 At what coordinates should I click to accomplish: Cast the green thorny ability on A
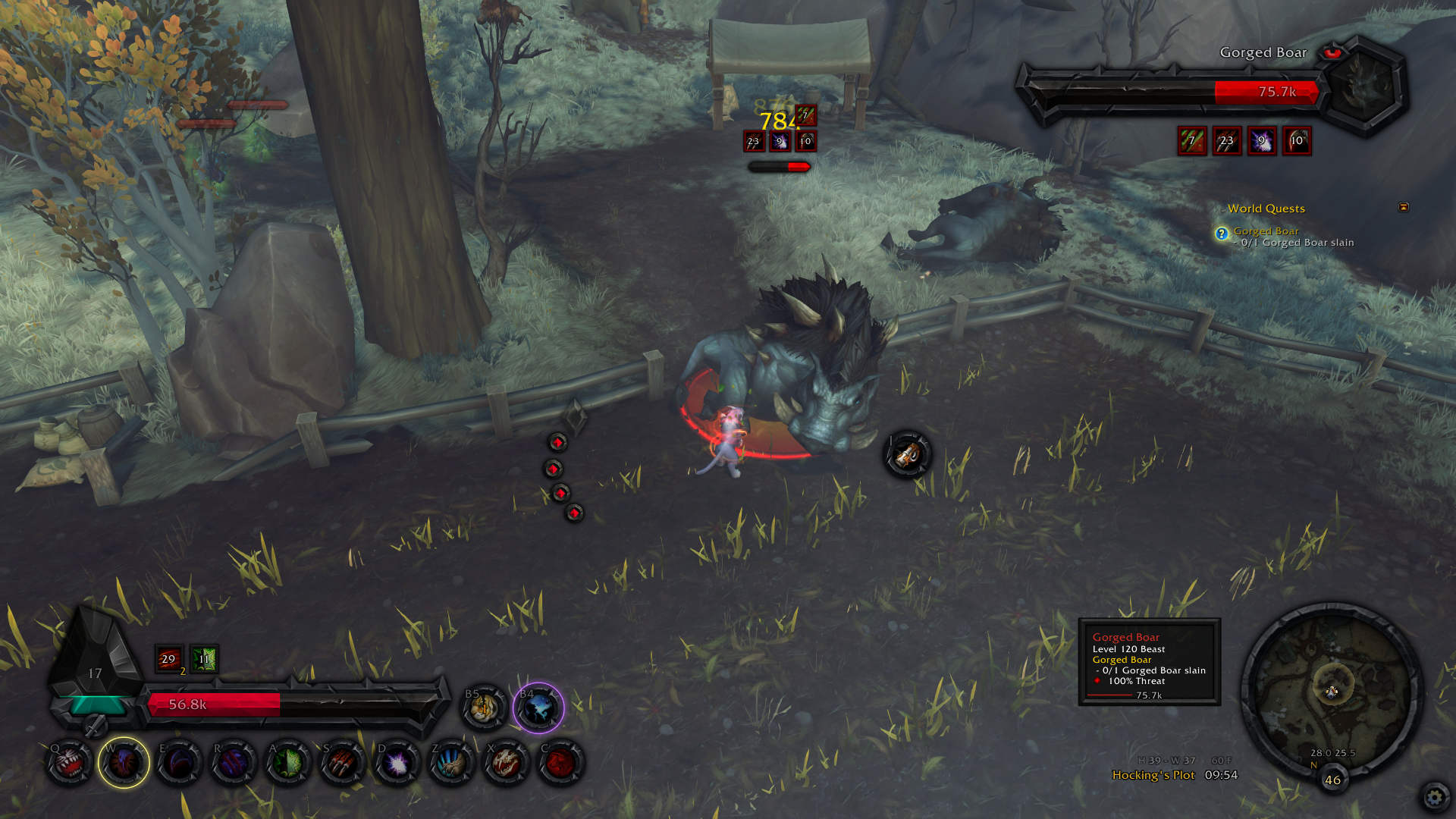pyautogui.click(x=287, y=763)
